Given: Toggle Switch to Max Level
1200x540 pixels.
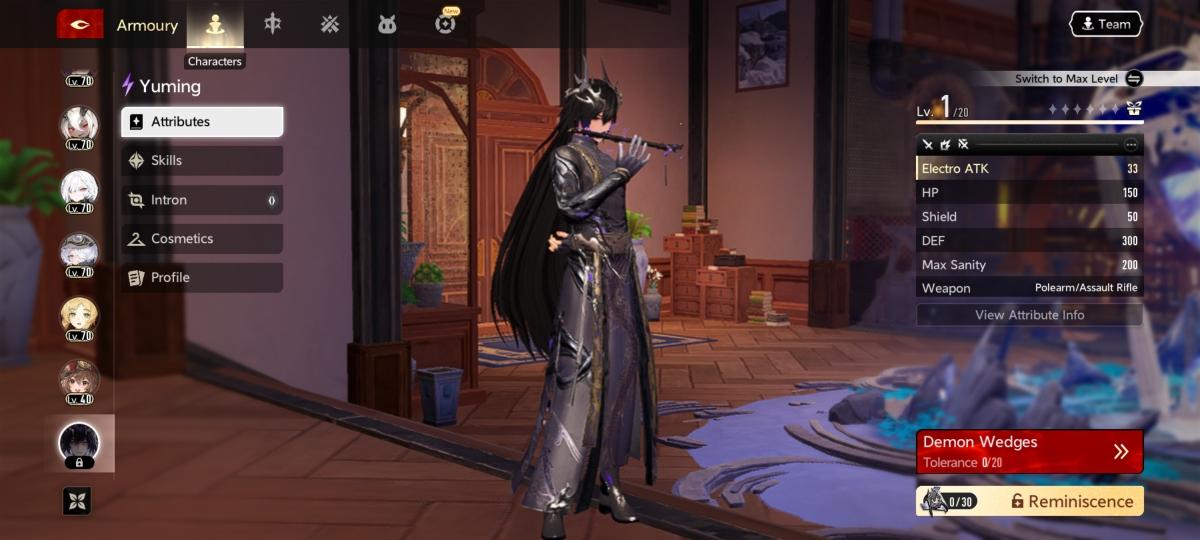Looking at the screenshot, I should [1133, 79].
